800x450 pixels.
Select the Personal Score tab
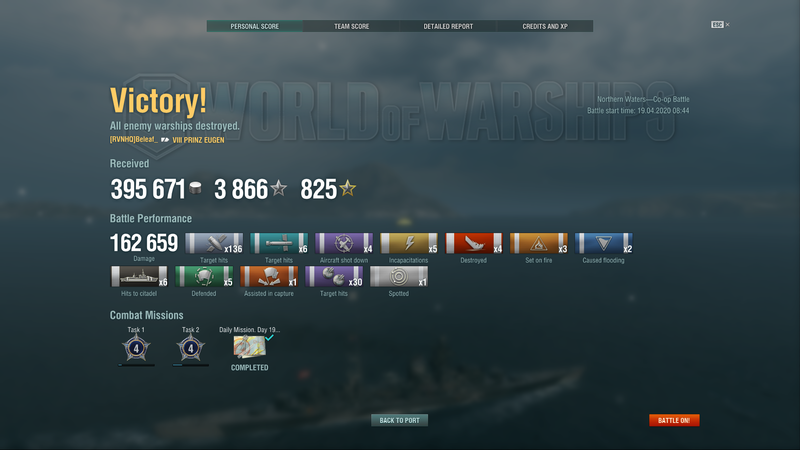[x=255, y=26]
